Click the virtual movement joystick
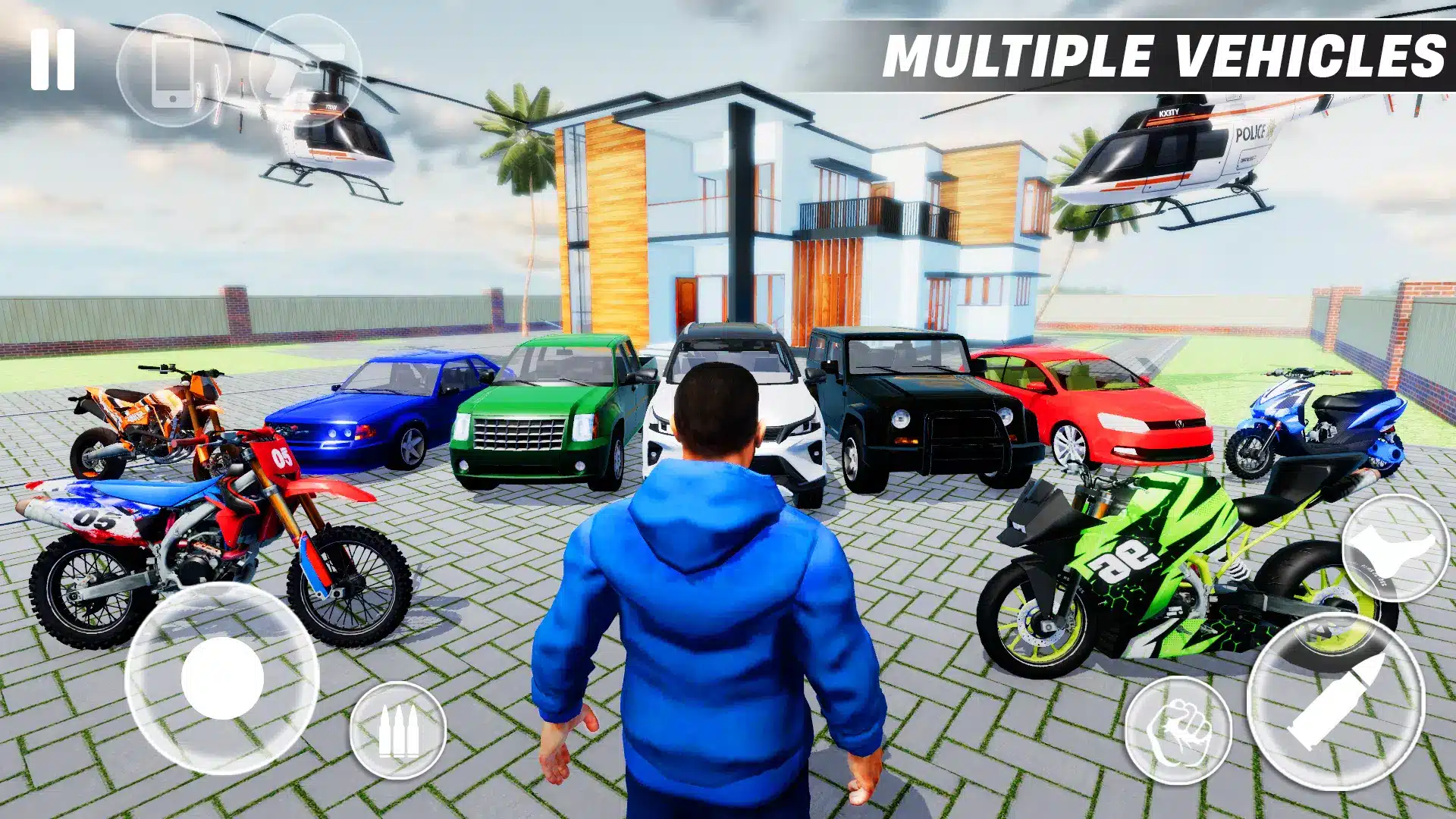 click(x=222, y=678)
